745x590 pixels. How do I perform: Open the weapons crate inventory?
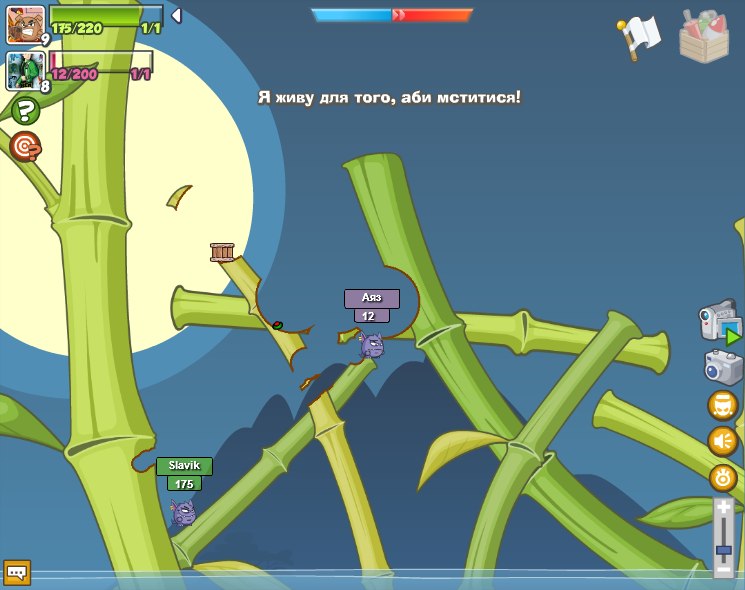point(703,38)
